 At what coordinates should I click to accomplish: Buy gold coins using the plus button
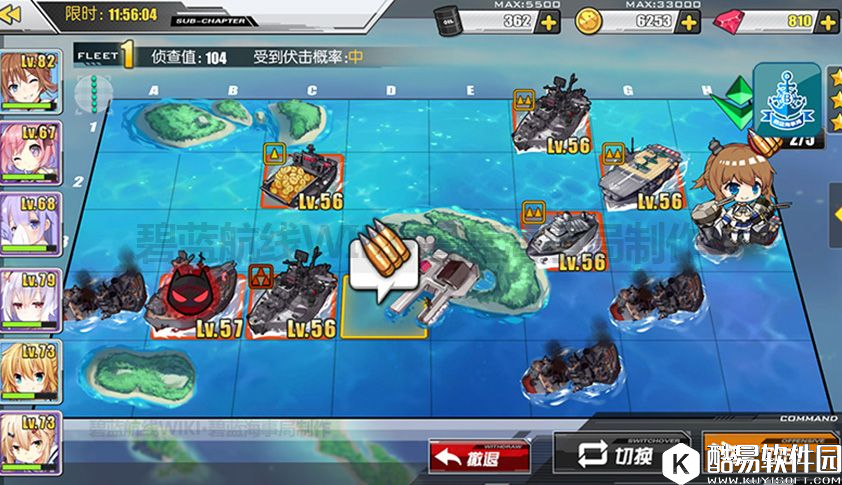pos(689,23)
